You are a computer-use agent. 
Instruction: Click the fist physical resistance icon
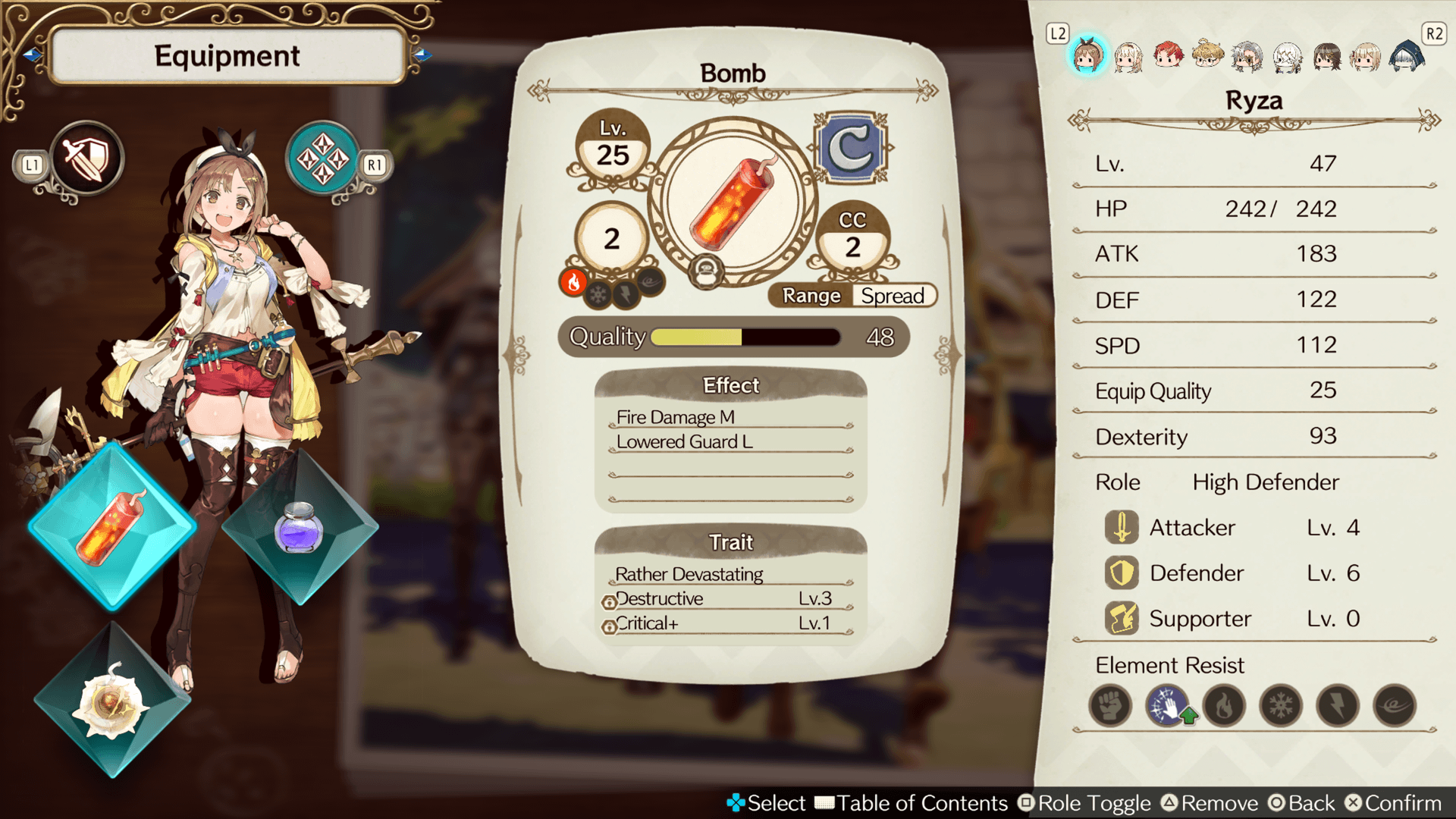pos(1110,706)
